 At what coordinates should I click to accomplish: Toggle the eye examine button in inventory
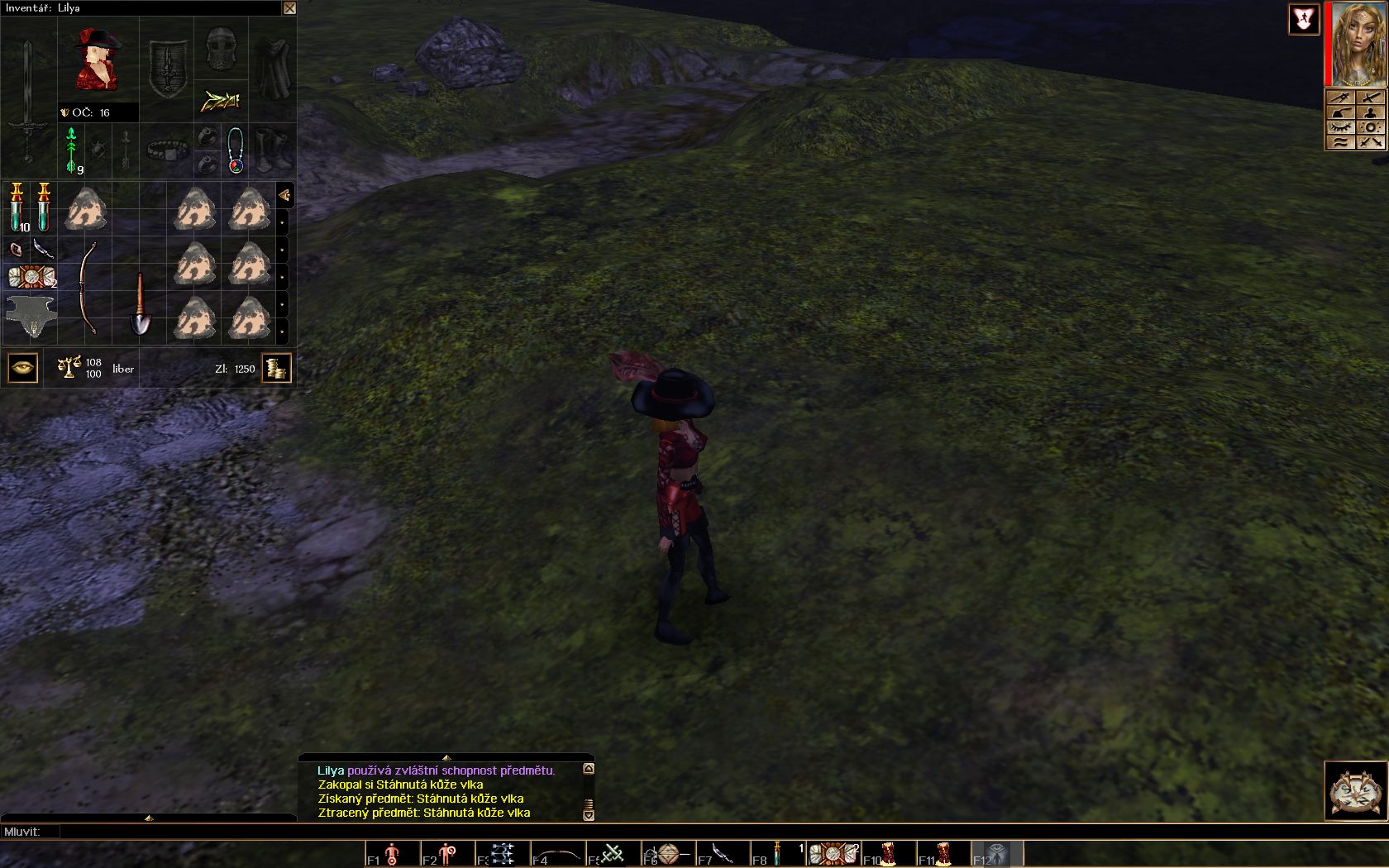[22, 368]
